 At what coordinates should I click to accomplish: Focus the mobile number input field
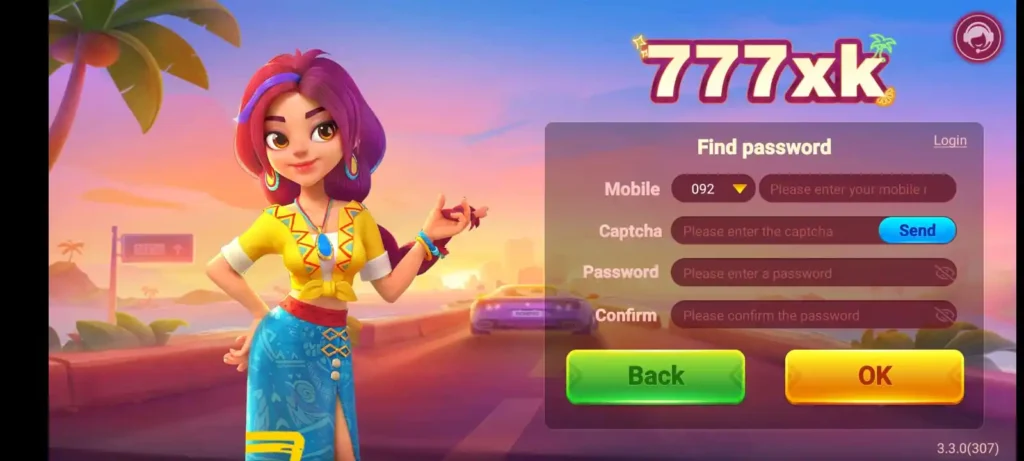(x=856, y=188)
